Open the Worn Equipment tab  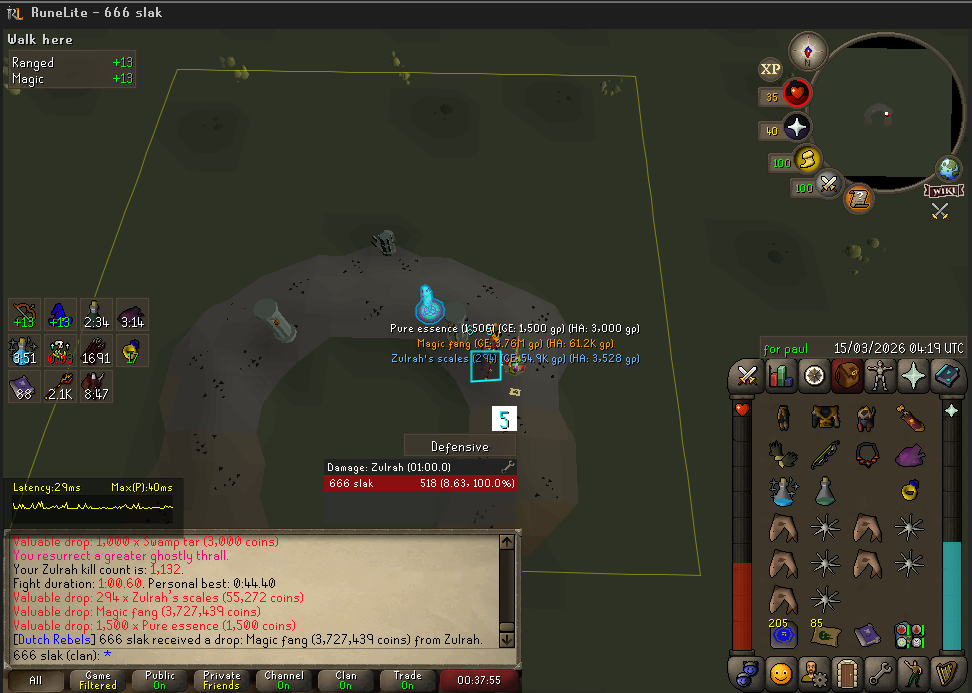879,376
